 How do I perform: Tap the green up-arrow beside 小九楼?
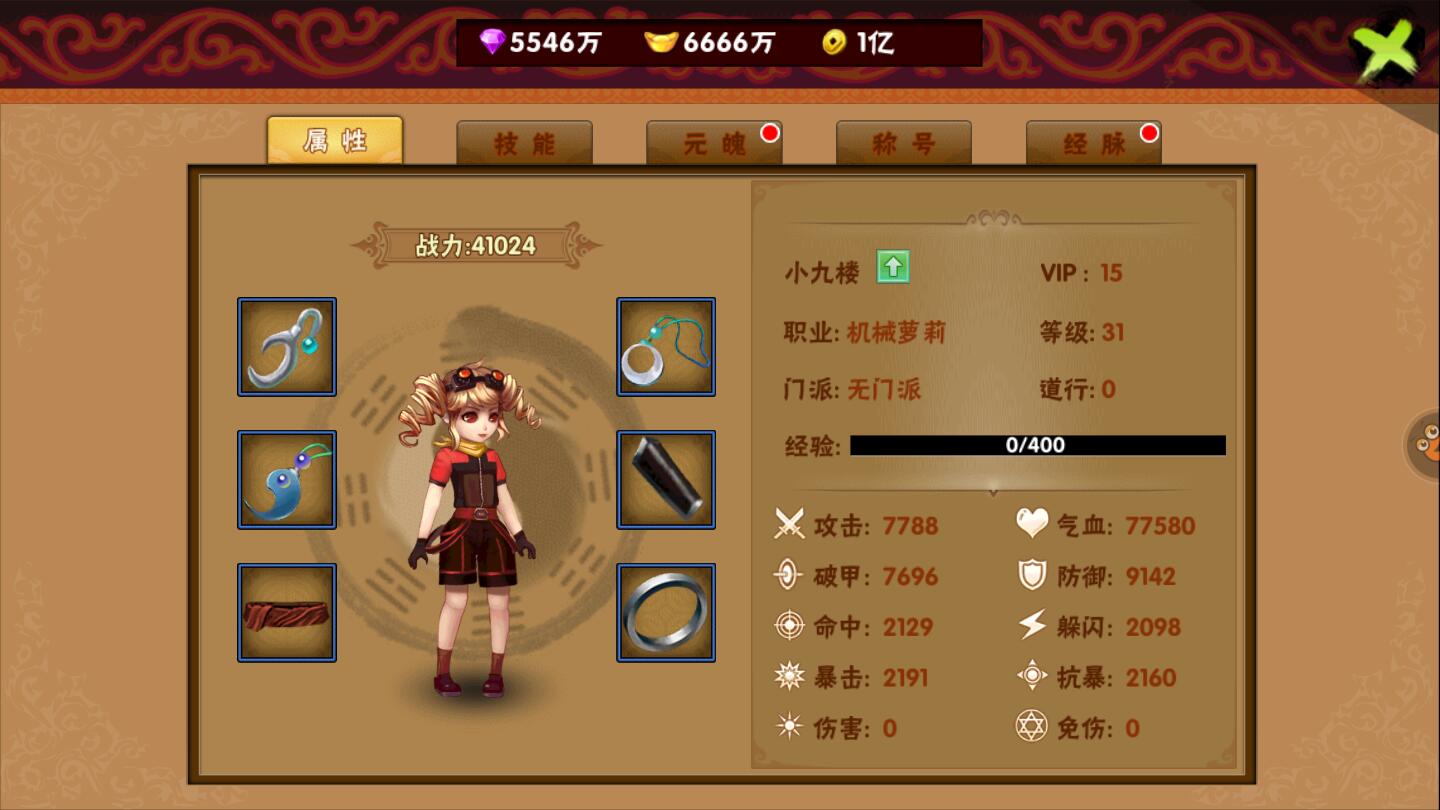click(x=892, y=268)
